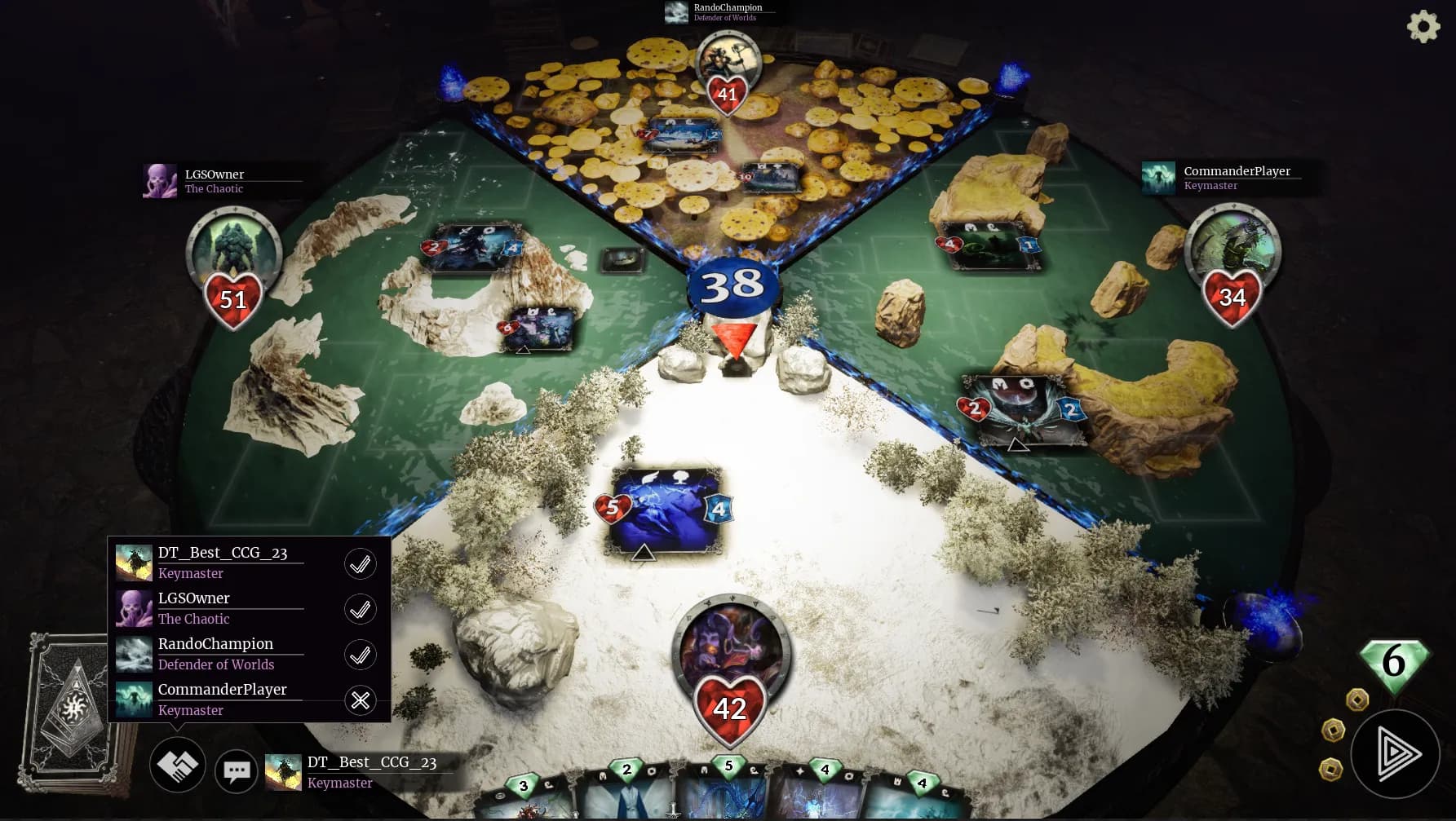Open the settings gear icon
Image resolution: width=1456 pixels, height=821 pixels.
(1424, 26)
